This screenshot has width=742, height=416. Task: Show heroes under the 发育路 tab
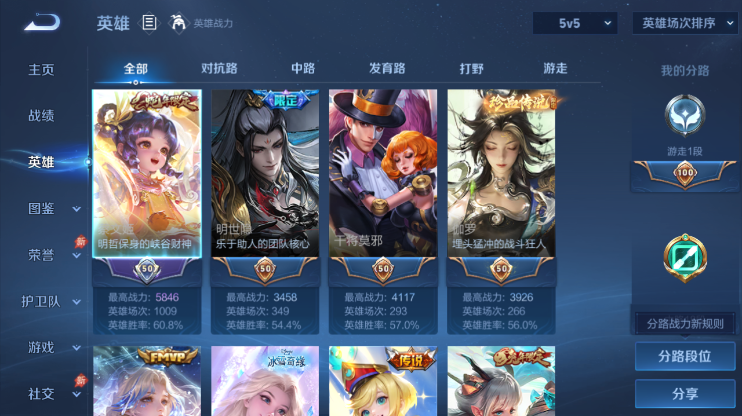pos(387,69)
